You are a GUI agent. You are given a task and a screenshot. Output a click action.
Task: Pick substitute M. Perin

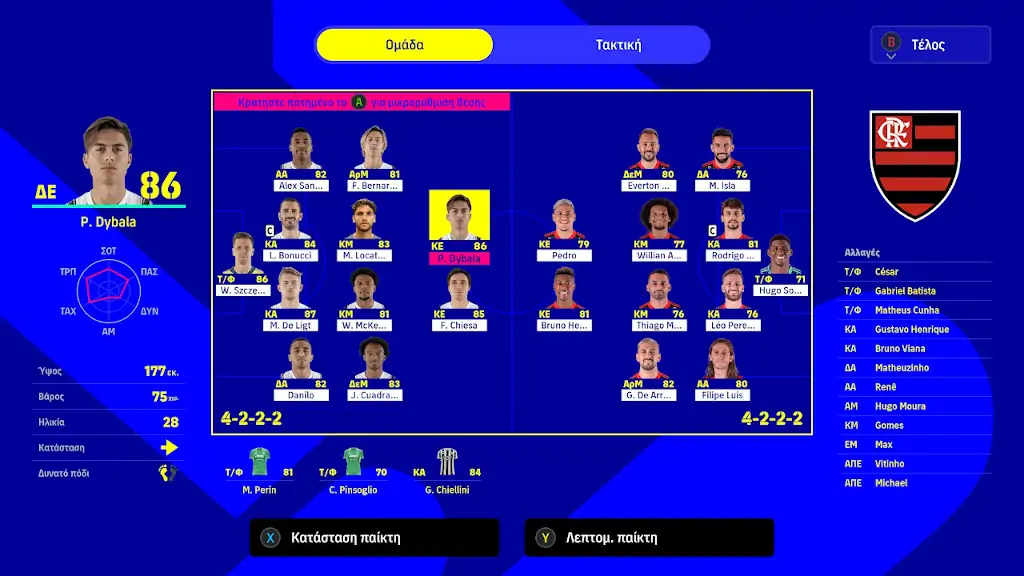pos(259,470)
